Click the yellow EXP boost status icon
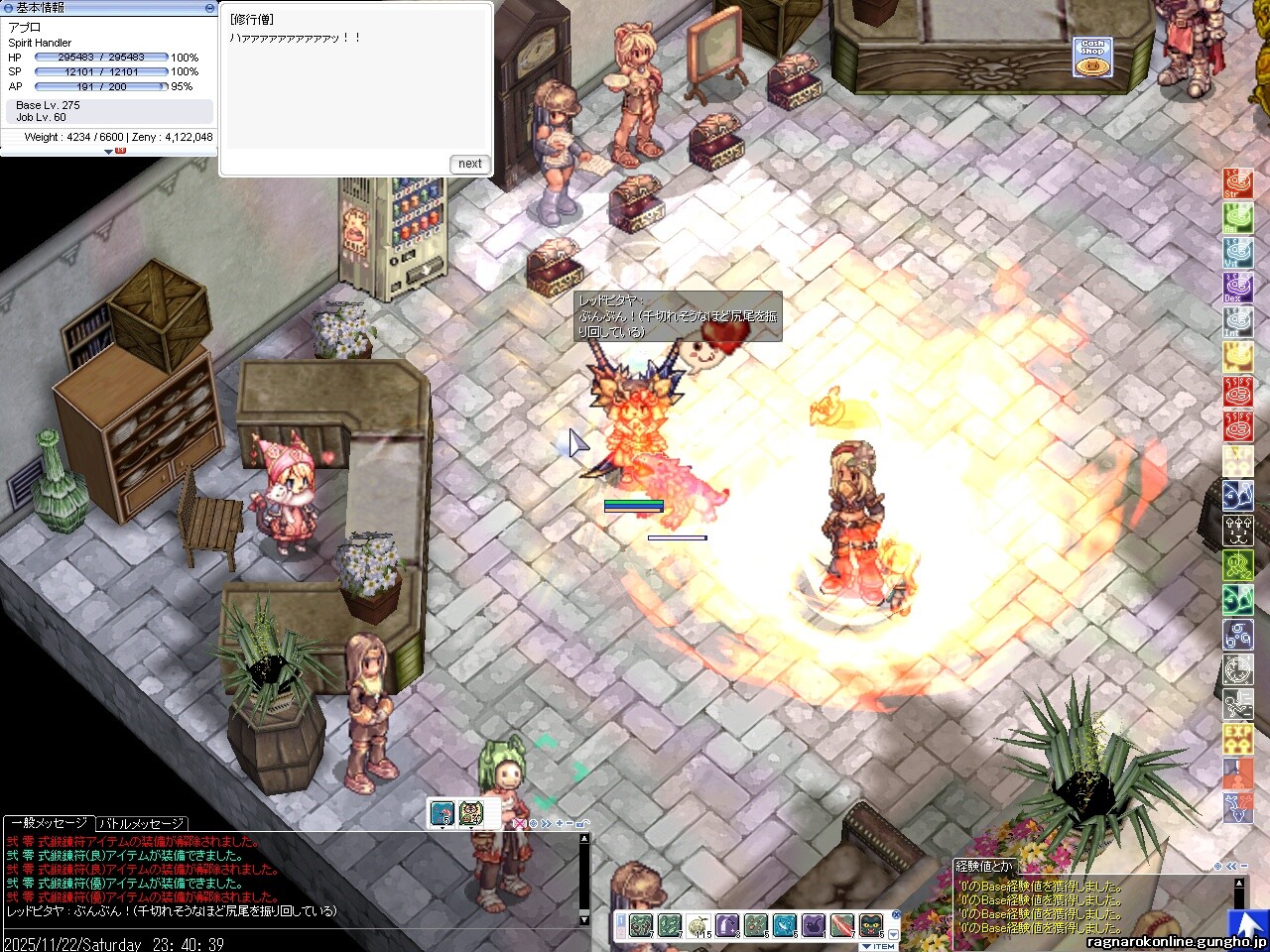The image size is (1270, 952). coord(1237,738)
